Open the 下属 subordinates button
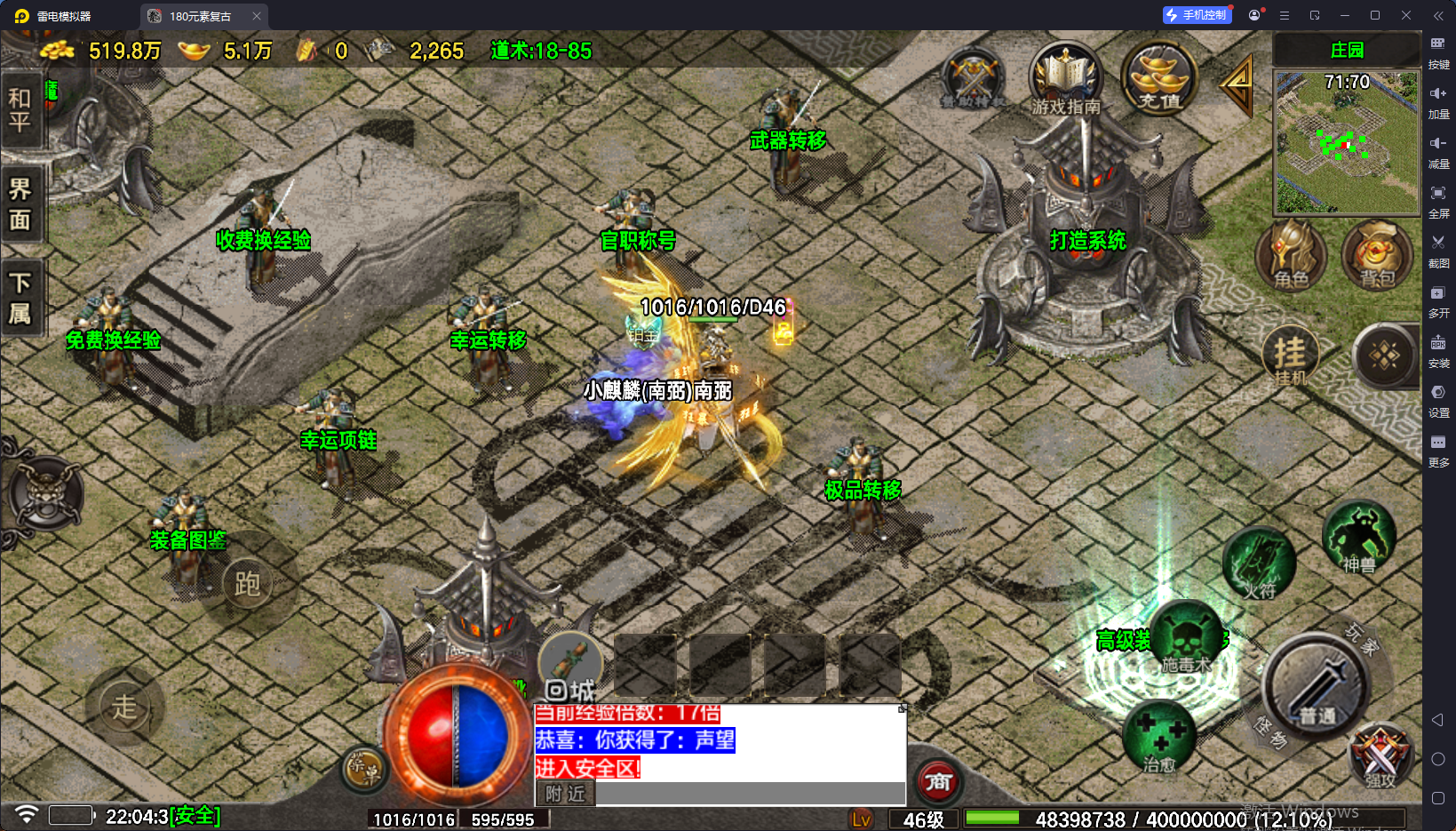 [x=20, y=299]
